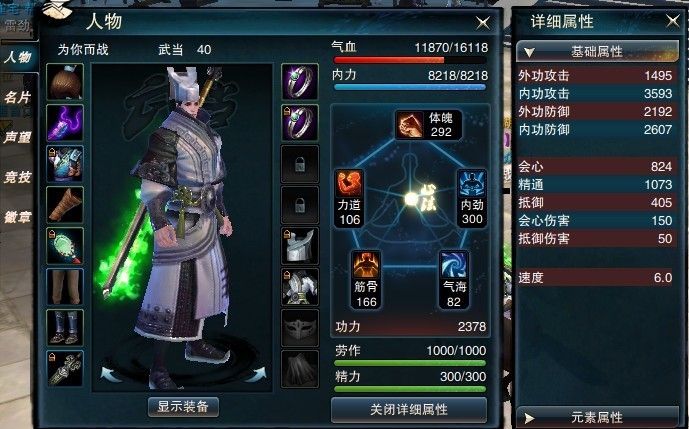Select the brown hat equipment slot
This screenshot has width=689, height=429.
pos(65,82)
